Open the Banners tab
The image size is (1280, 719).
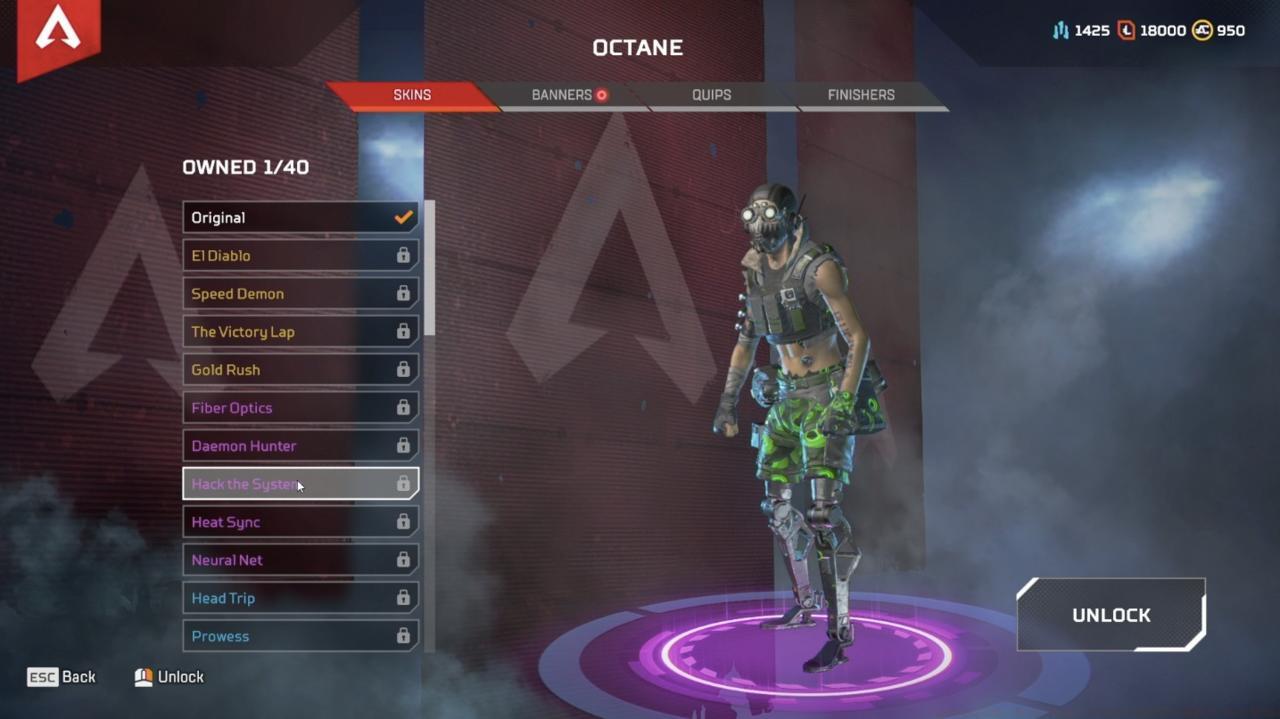562,95
